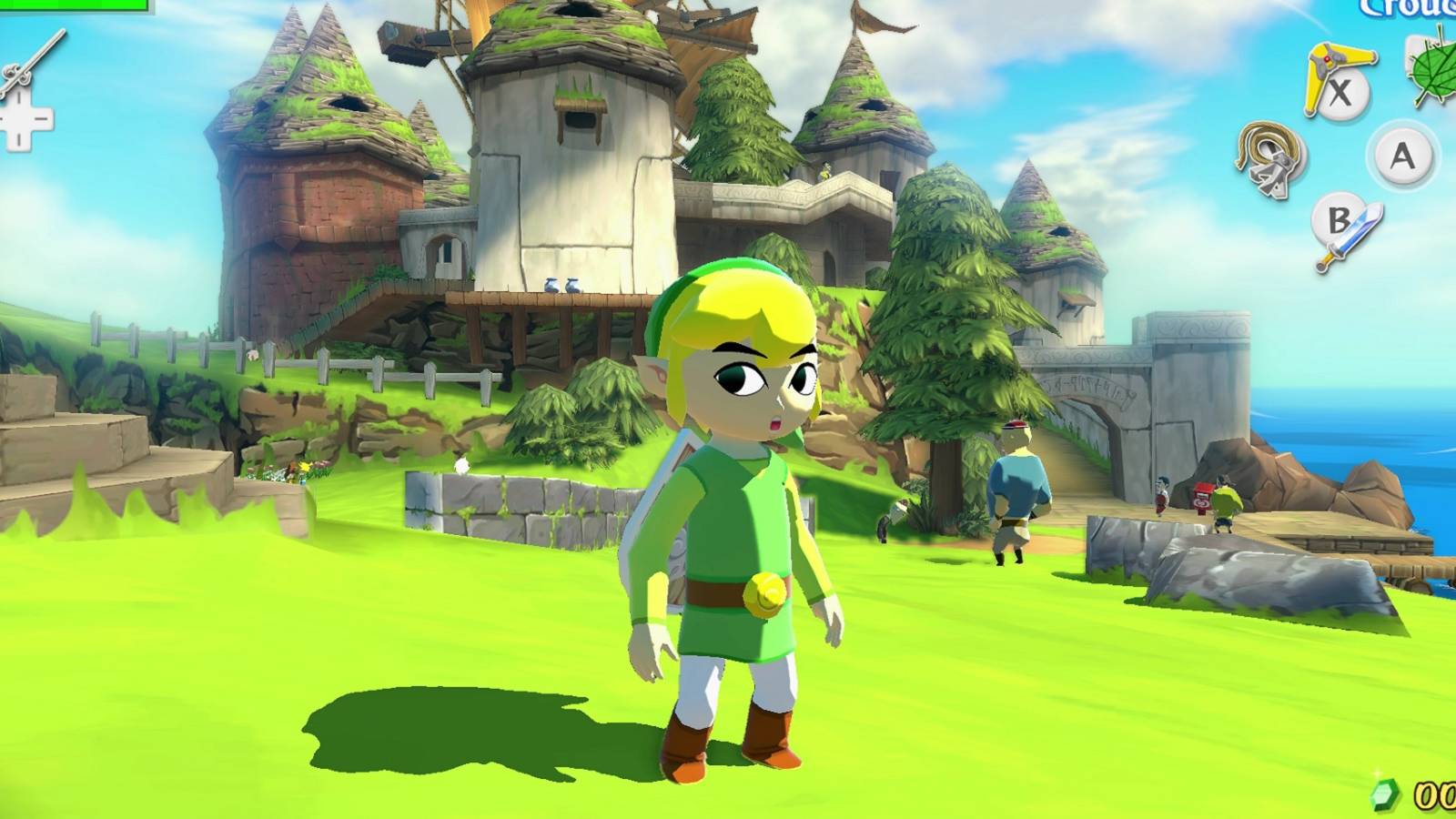Select the Grappling Hook rope icon
Image resolution: width=1456 pixels, height=819 pixels.
[x=1262, y=144]
